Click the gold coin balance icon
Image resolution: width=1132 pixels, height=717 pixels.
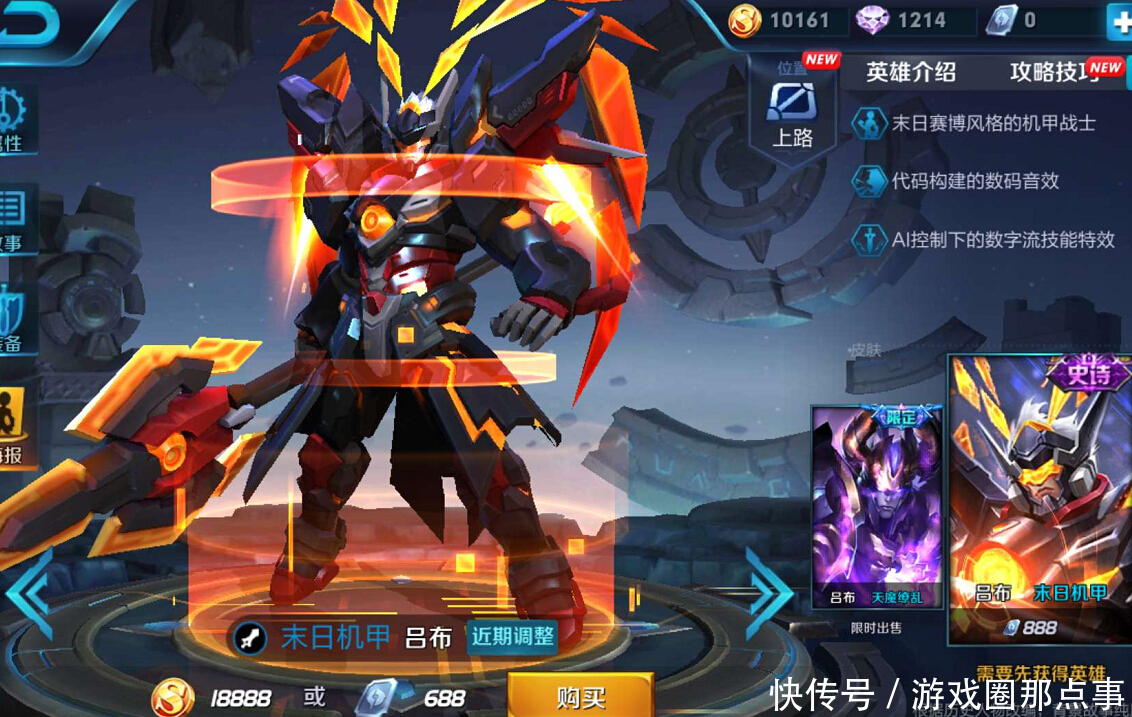tap(744, 20)
